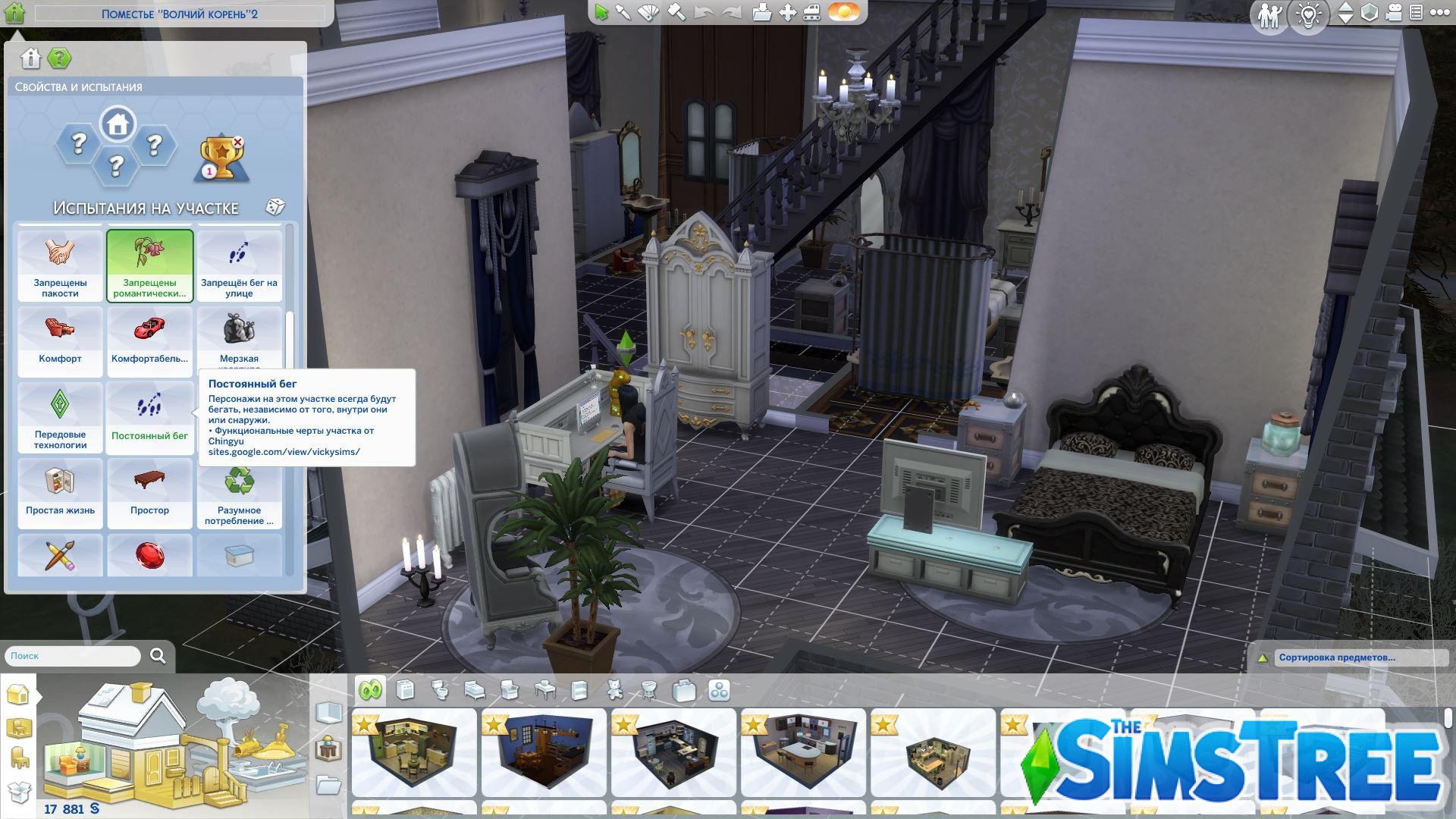Image resolution: width=1456 pixels, height=819 pixels.
Task: Switch to 'Испытания на участке' panel
Action: [144, 206]
